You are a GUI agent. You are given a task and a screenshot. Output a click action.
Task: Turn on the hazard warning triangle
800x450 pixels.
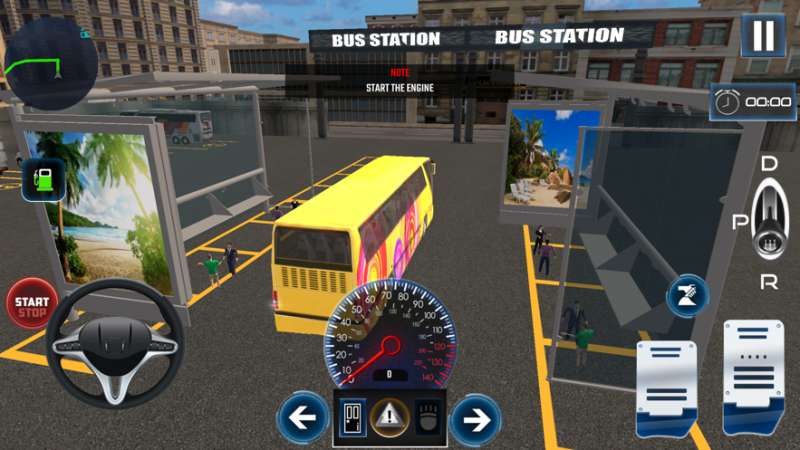pyautogui.click(x=390, y=417)
